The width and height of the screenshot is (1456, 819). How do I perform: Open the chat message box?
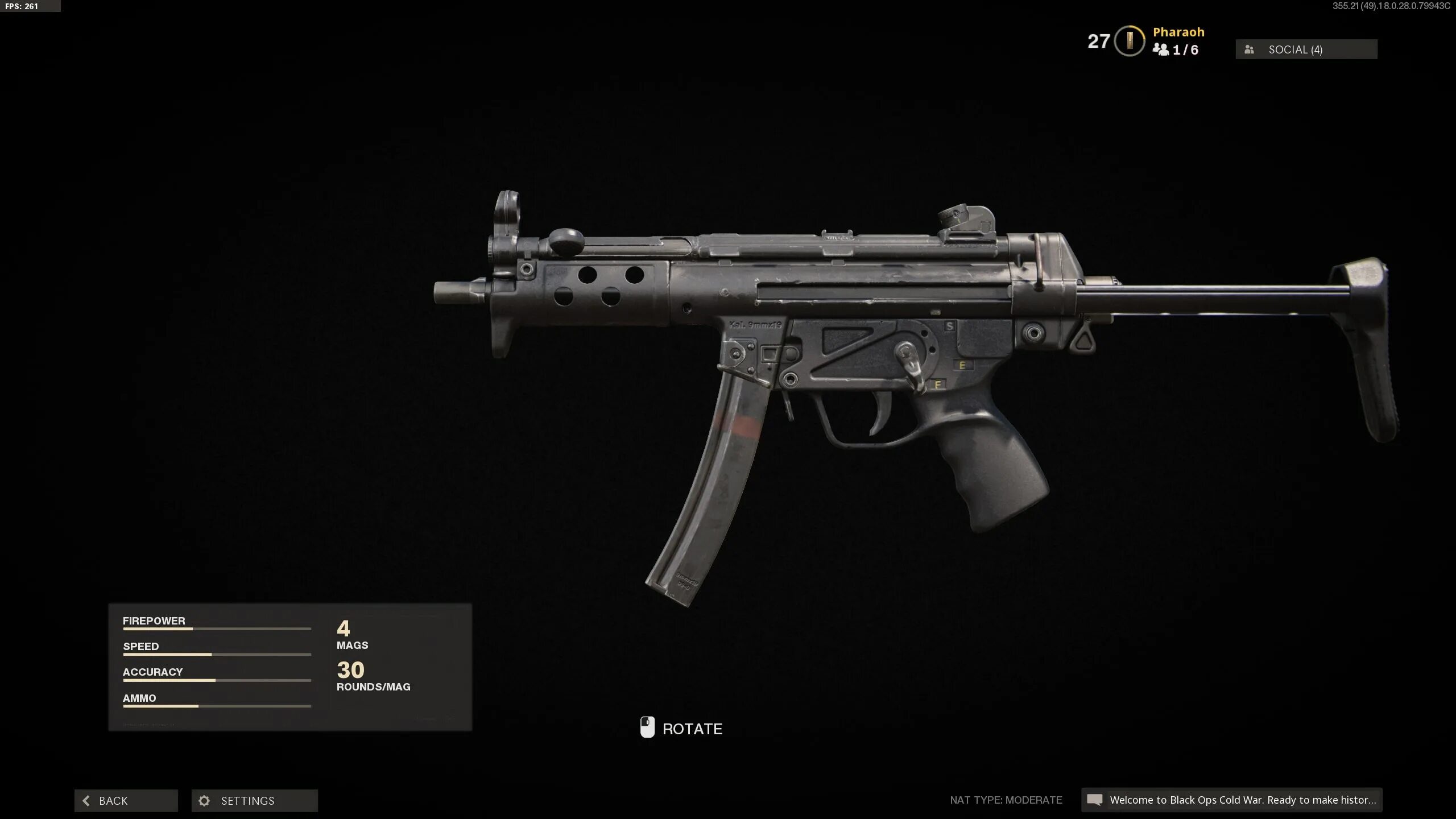click(1232, 800)
